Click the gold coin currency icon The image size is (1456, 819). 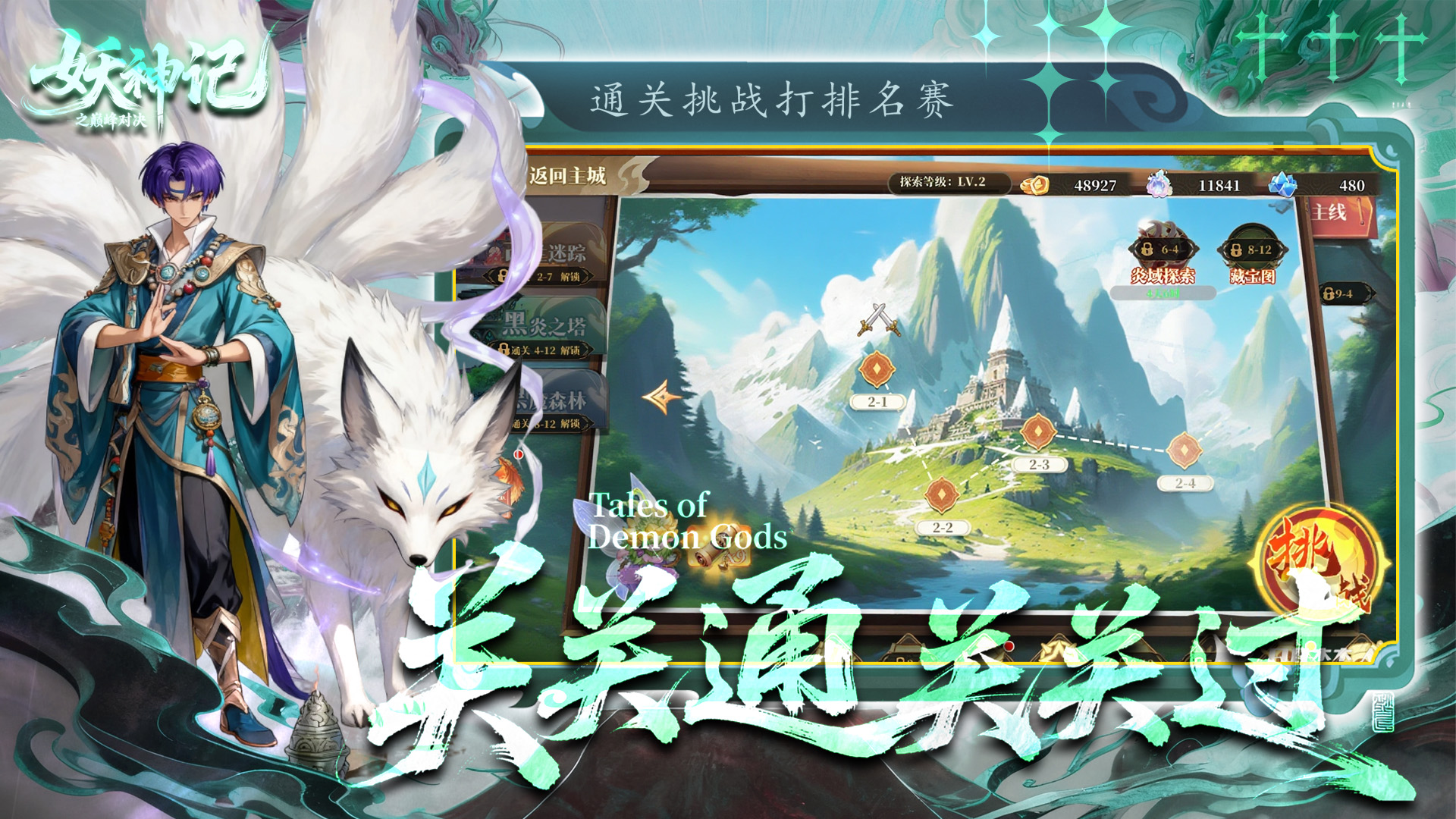[x=1034, y=187]
